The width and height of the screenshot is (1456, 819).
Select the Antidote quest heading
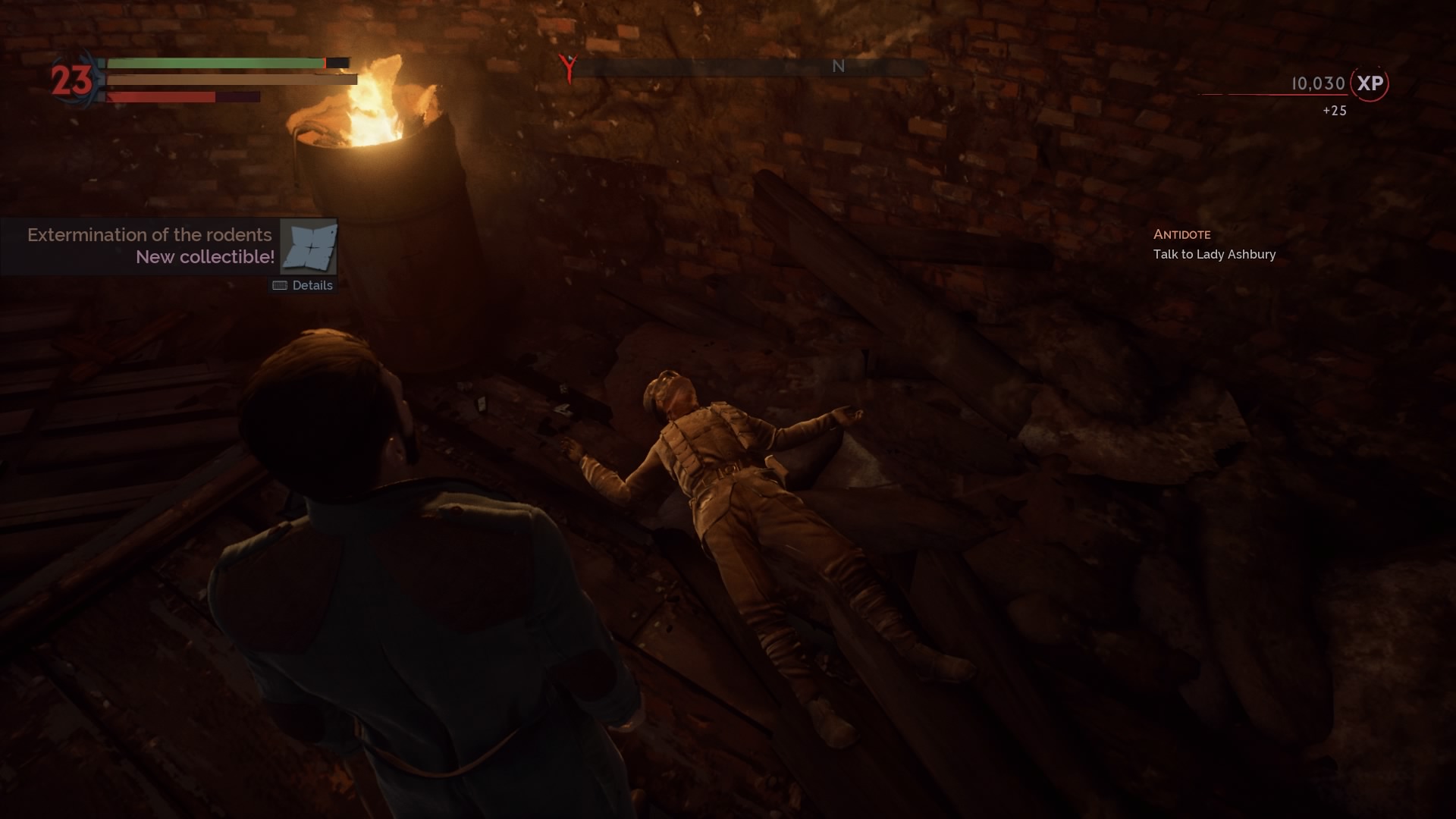coord(1181,234)
